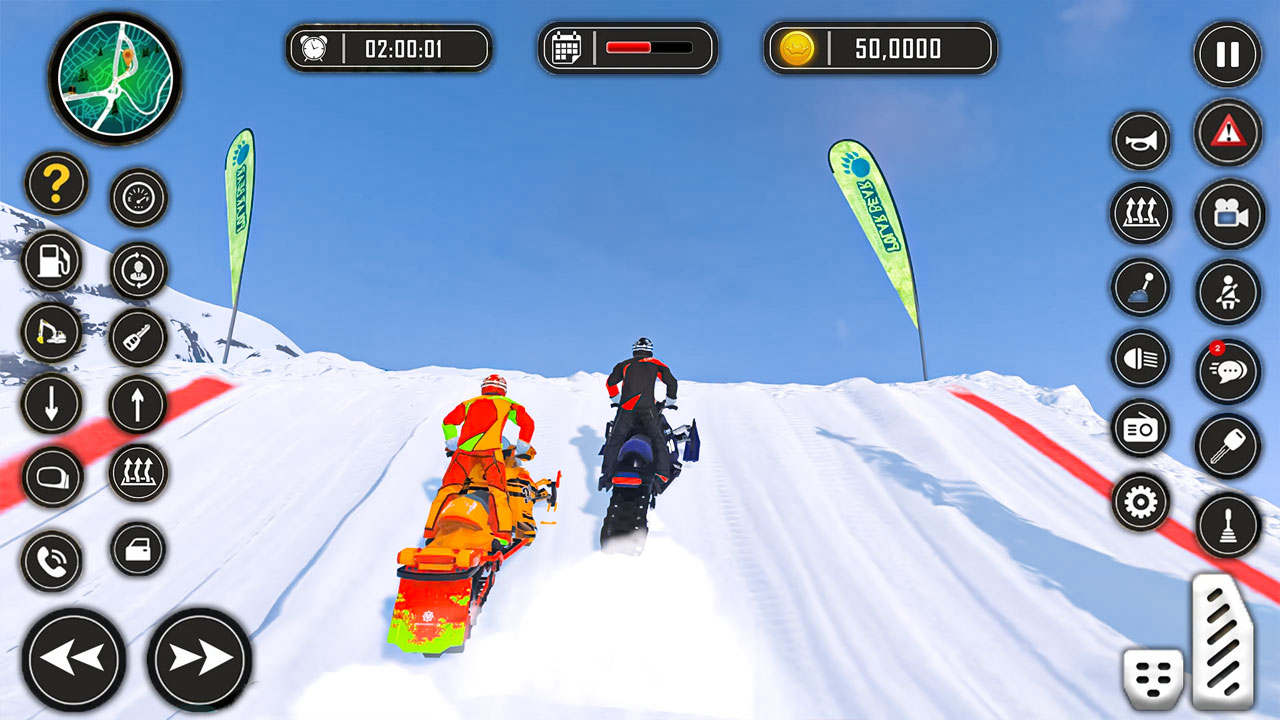Toggle the heated seat vents
1280x720 pixels.
(x=1140, y=212)
